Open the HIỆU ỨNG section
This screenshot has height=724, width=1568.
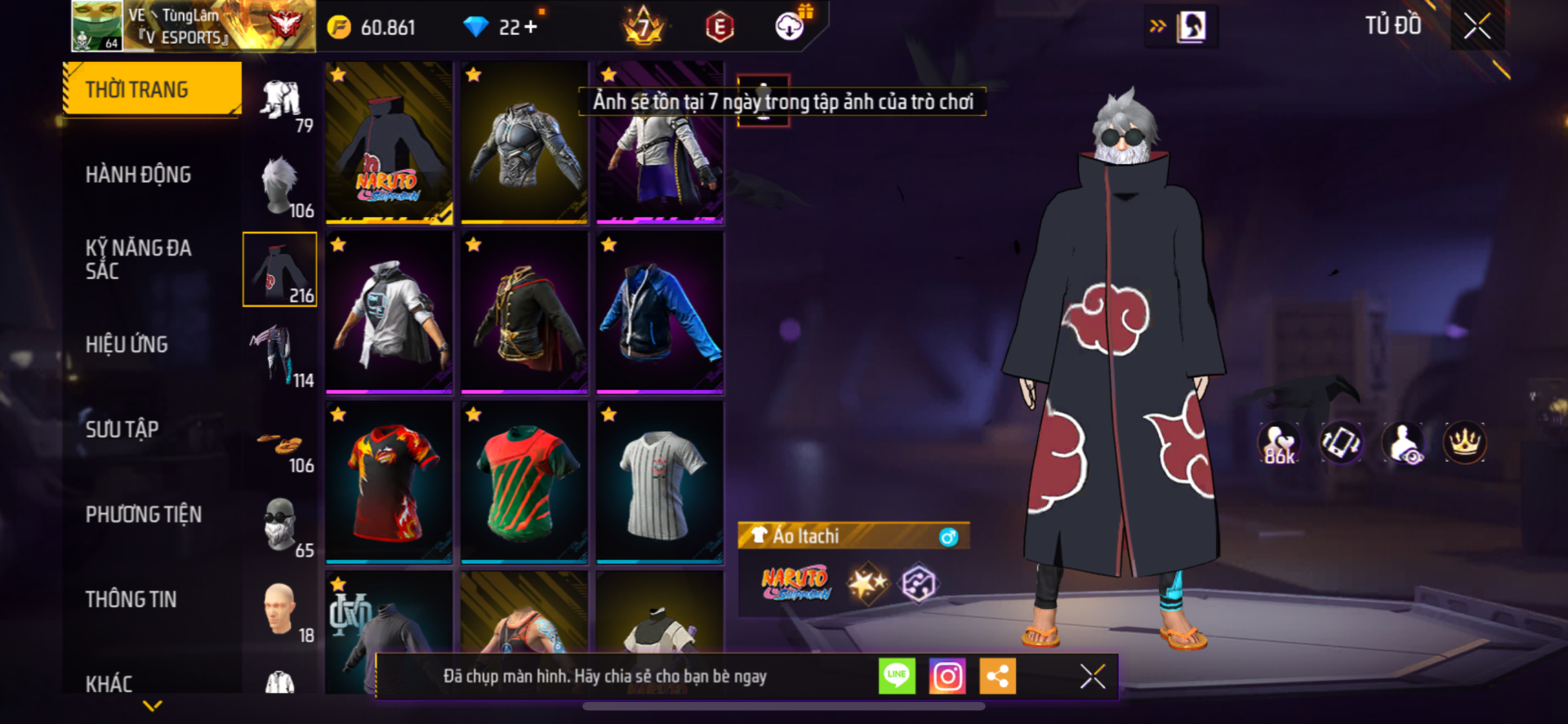(127, 344)
